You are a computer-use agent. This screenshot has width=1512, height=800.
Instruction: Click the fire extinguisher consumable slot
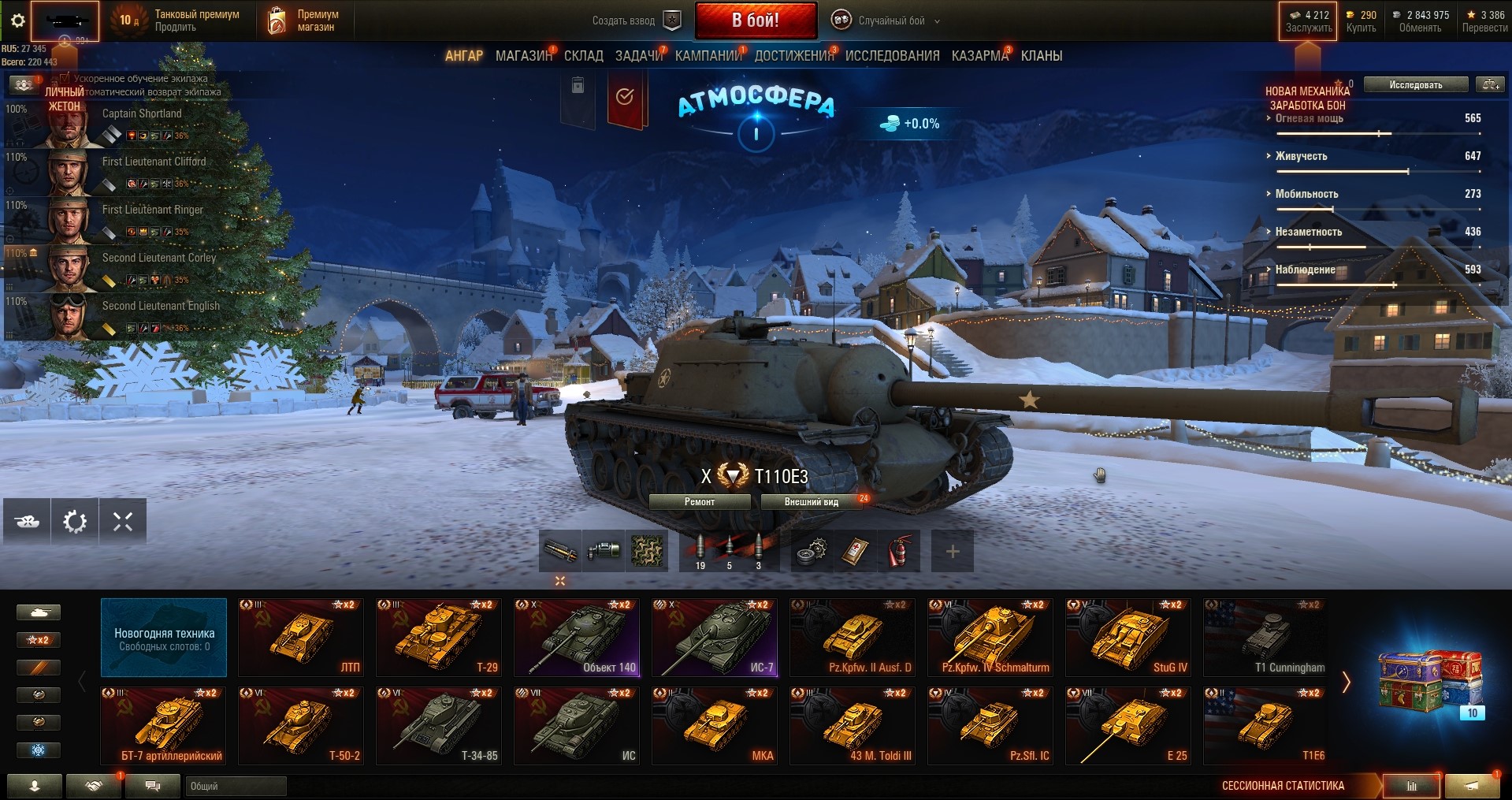tap(898, 550)
